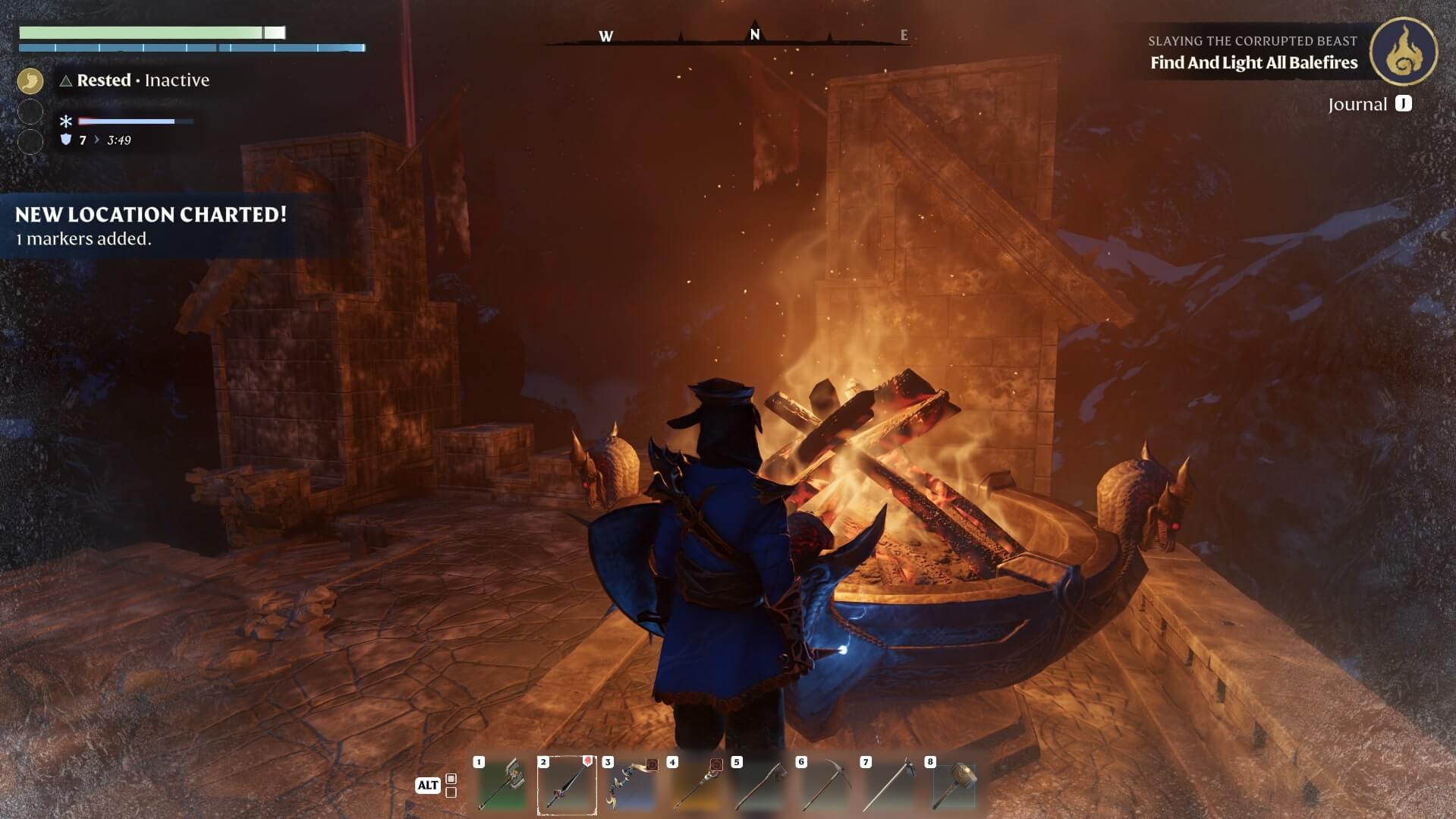Select the battle axe in hotbar slot 1
This screenshot has width=1456, height=819.
[x=502, y=785]
